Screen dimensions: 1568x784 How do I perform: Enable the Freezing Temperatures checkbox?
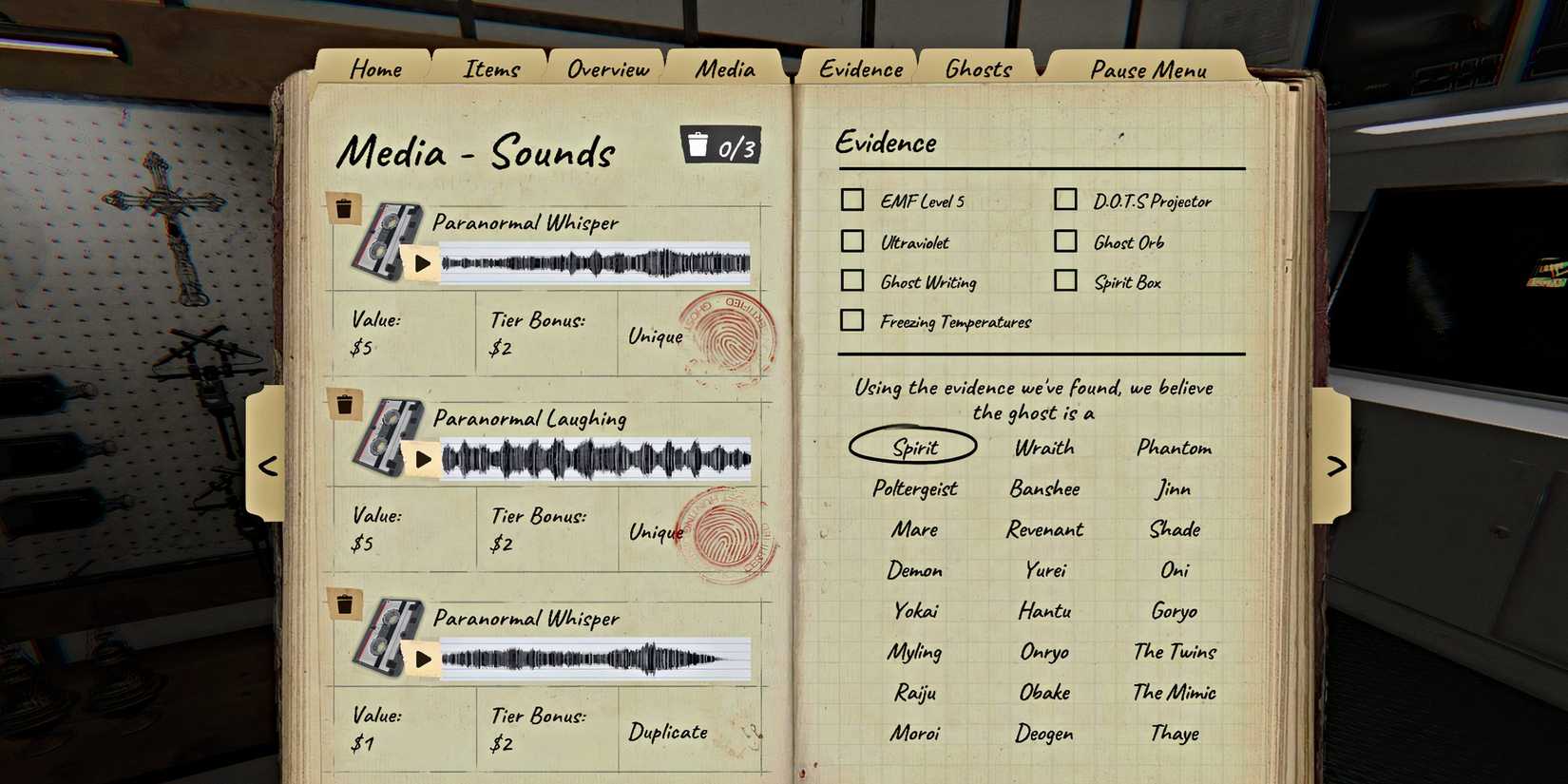pyautogui.click(x=851, y=320)
